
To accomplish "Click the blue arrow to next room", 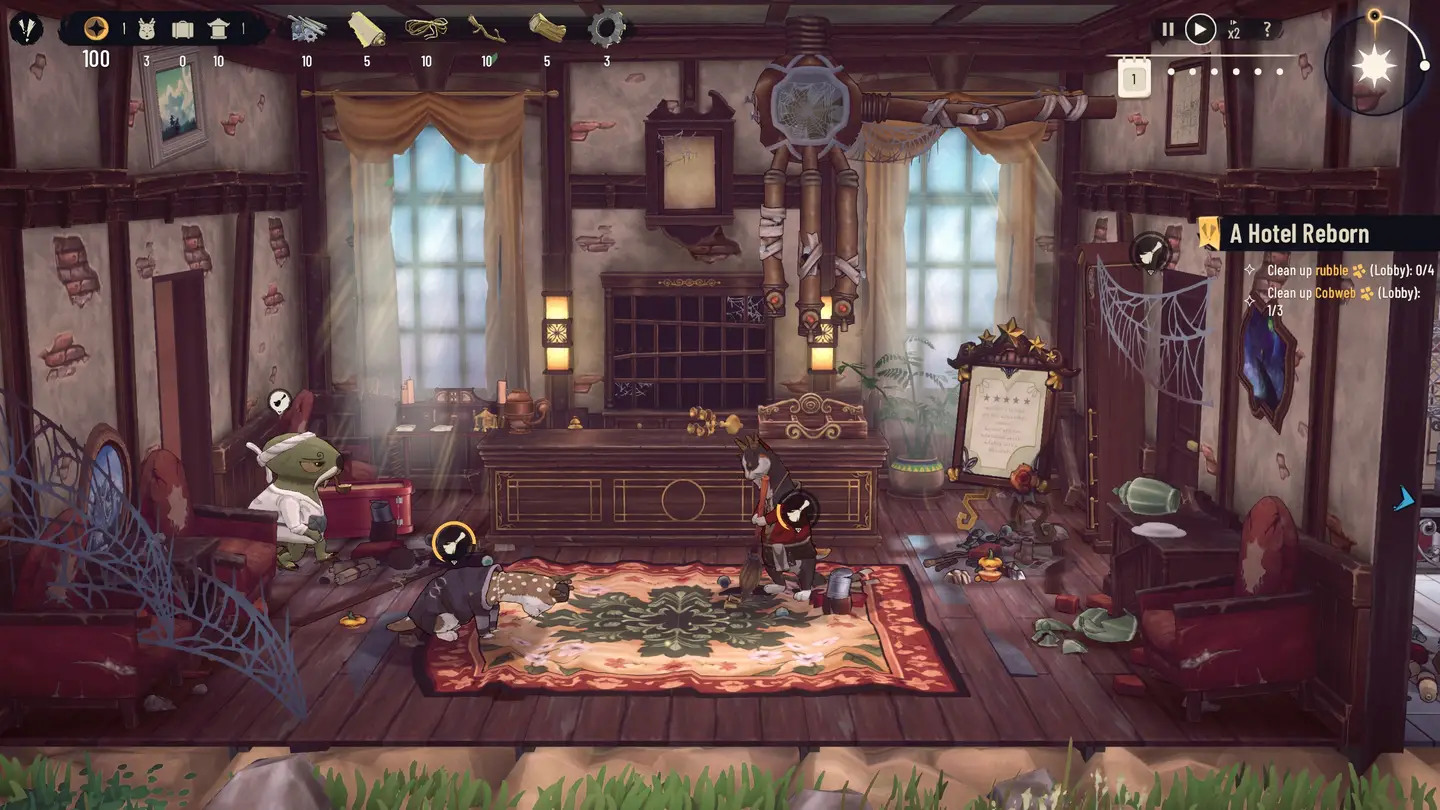I will point(1405,499).
